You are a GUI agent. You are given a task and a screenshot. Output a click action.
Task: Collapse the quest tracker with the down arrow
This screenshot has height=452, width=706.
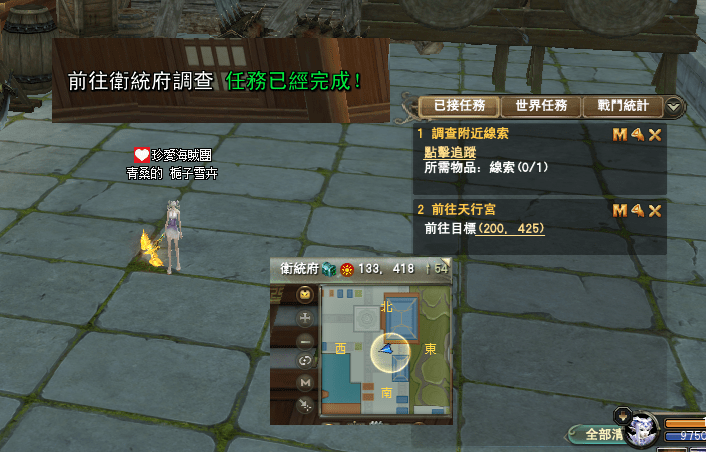(675, 106)
